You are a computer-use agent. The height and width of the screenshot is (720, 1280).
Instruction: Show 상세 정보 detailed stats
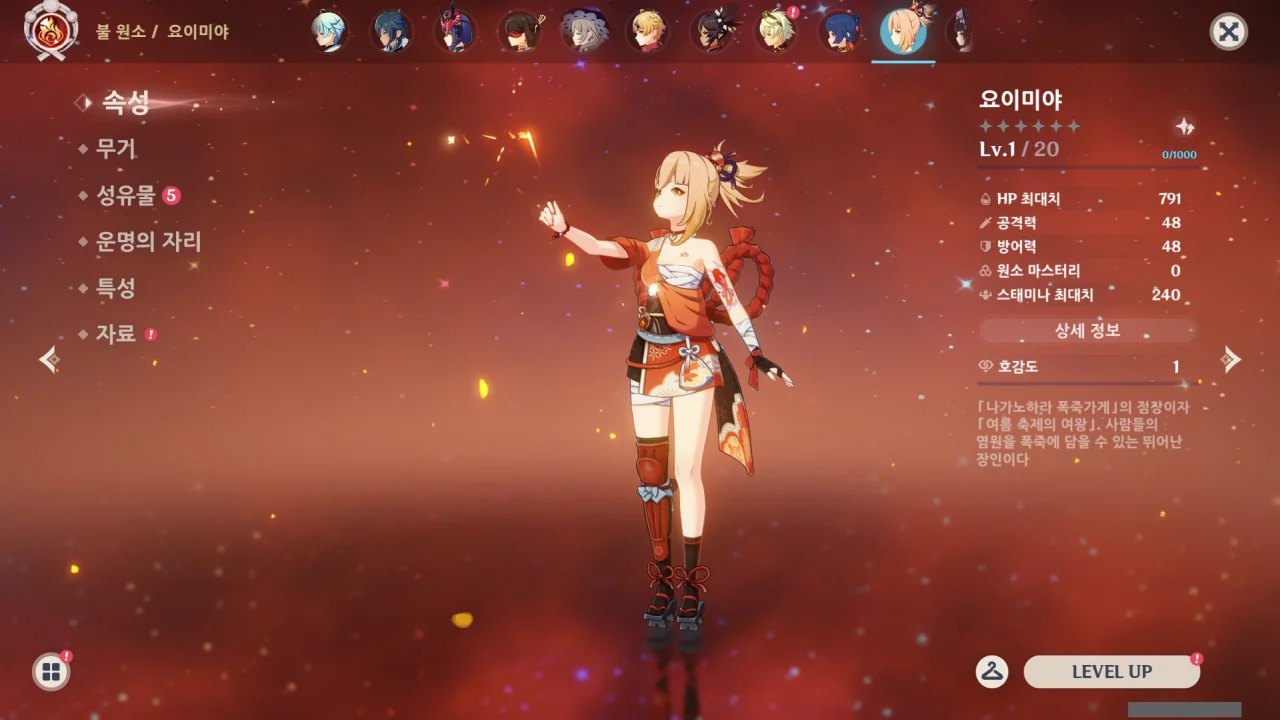pos(1087,330)
